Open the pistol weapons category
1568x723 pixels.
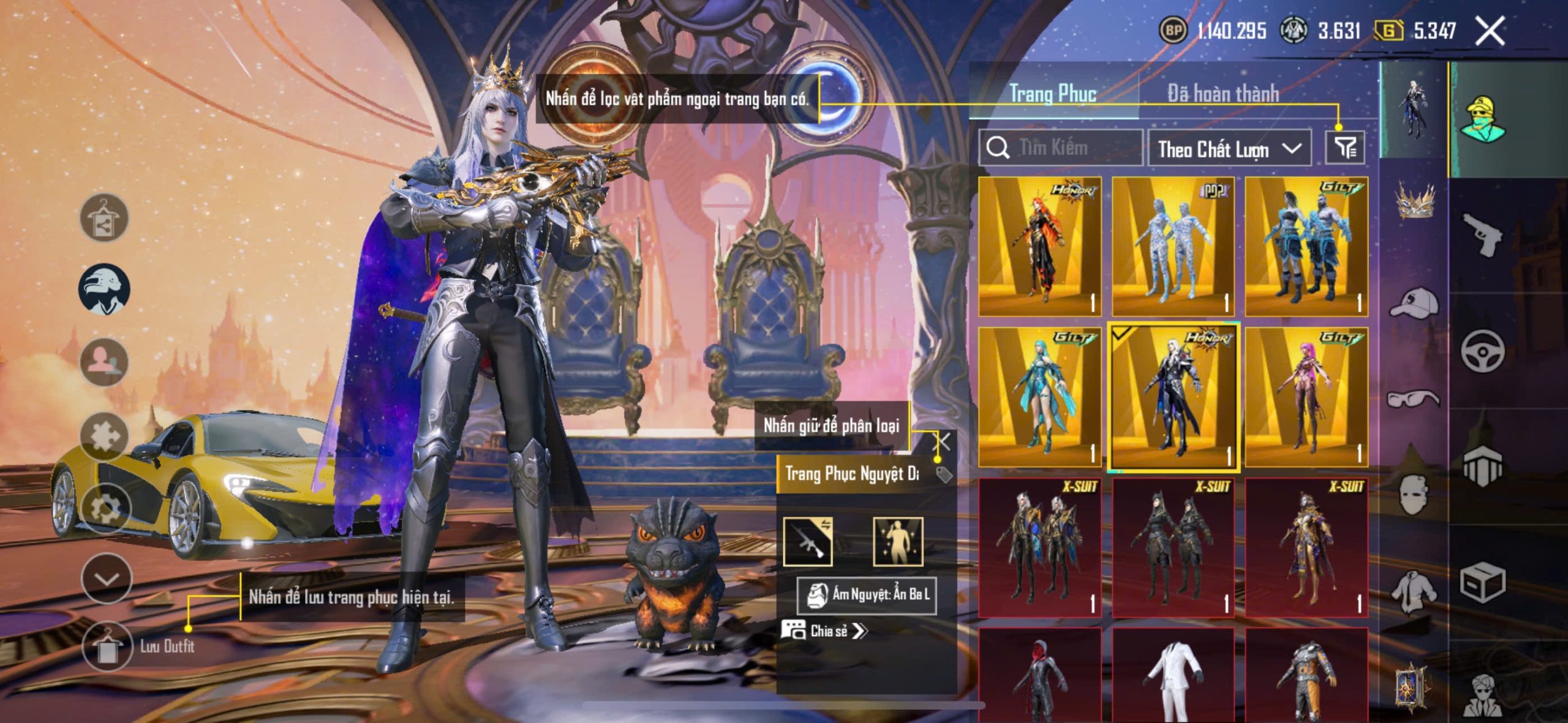pos(1482,234)
